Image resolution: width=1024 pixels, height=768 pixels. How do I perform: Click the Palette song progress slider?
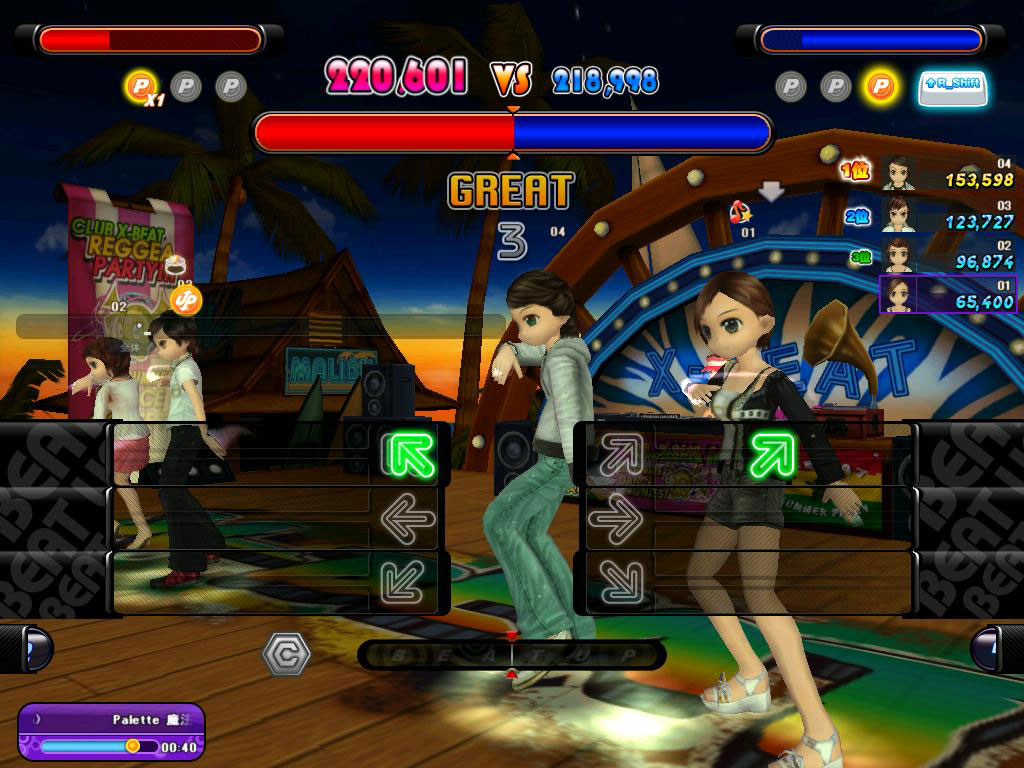pyautogui.click(x=98, y=746)
